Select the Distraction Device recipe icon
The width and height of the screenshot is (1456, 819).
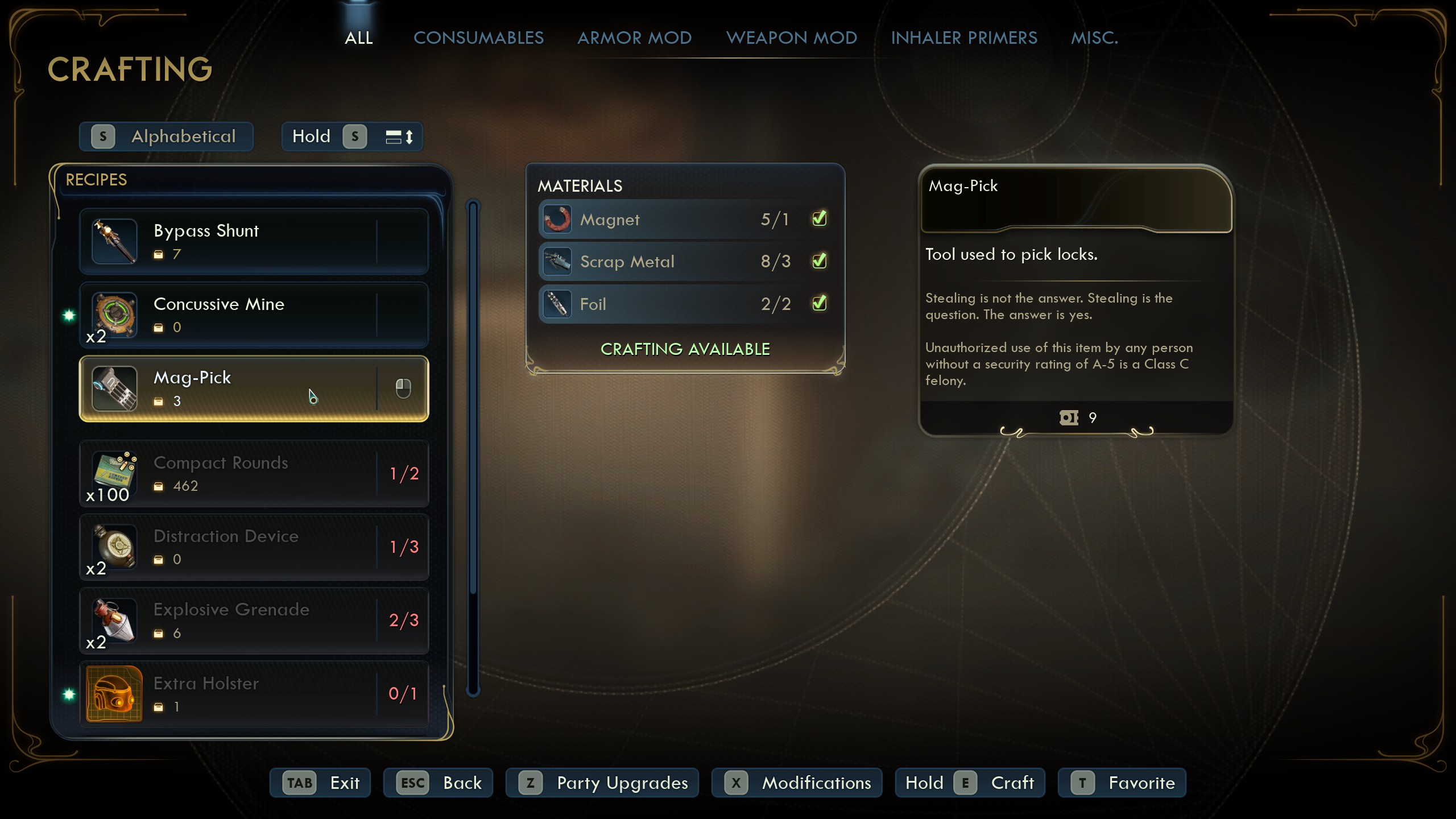click(x=114, y=547)
